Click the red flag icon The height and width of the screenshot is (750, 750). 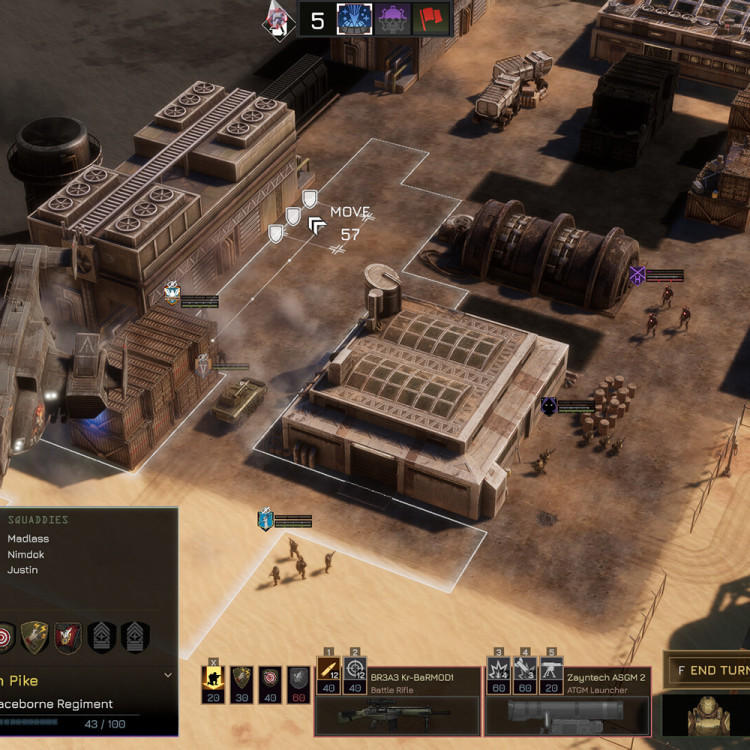(x=430, y=19)
